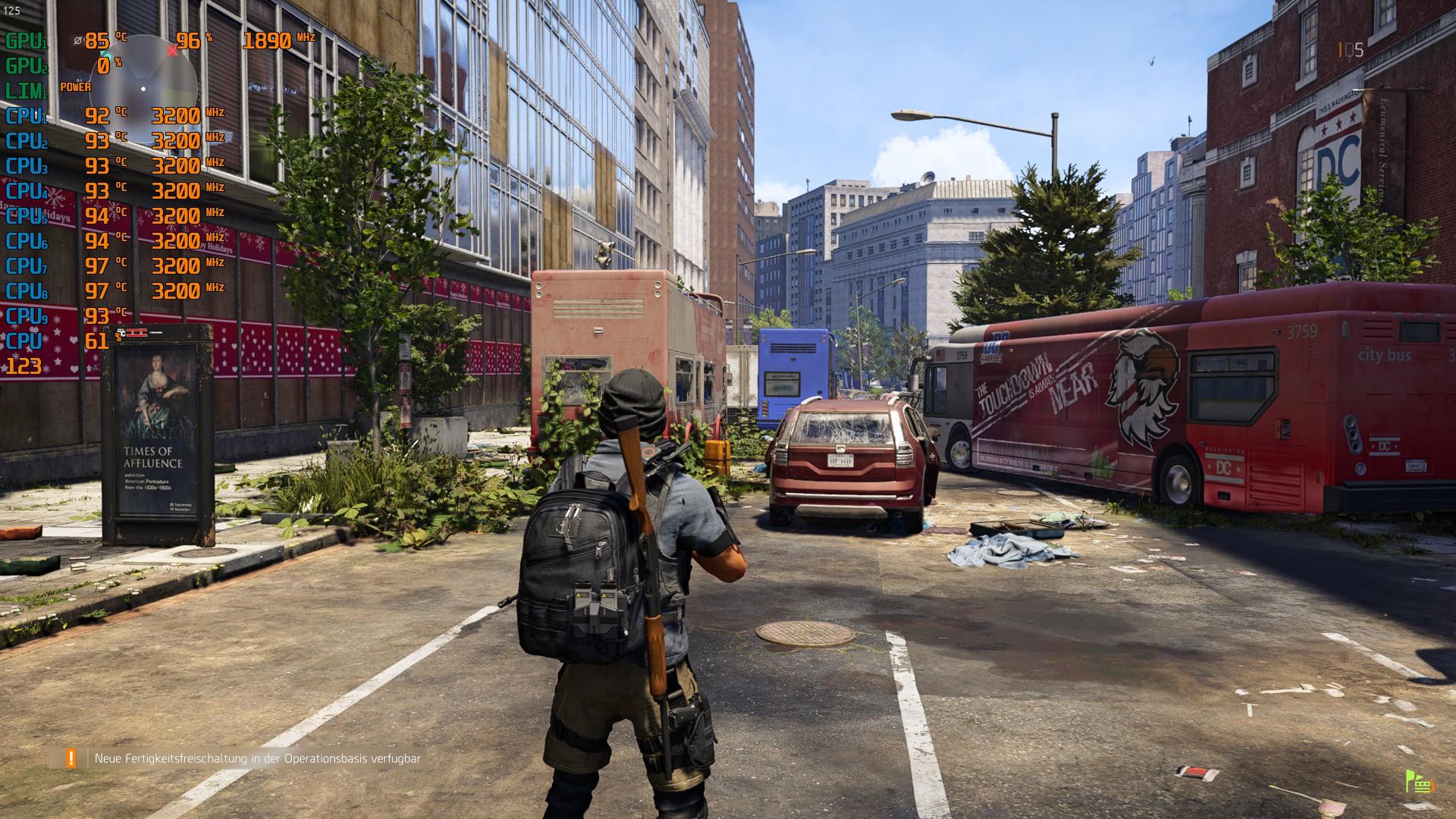Click the circular minimap
The image size is (1456, 819).
pos(144,87)
